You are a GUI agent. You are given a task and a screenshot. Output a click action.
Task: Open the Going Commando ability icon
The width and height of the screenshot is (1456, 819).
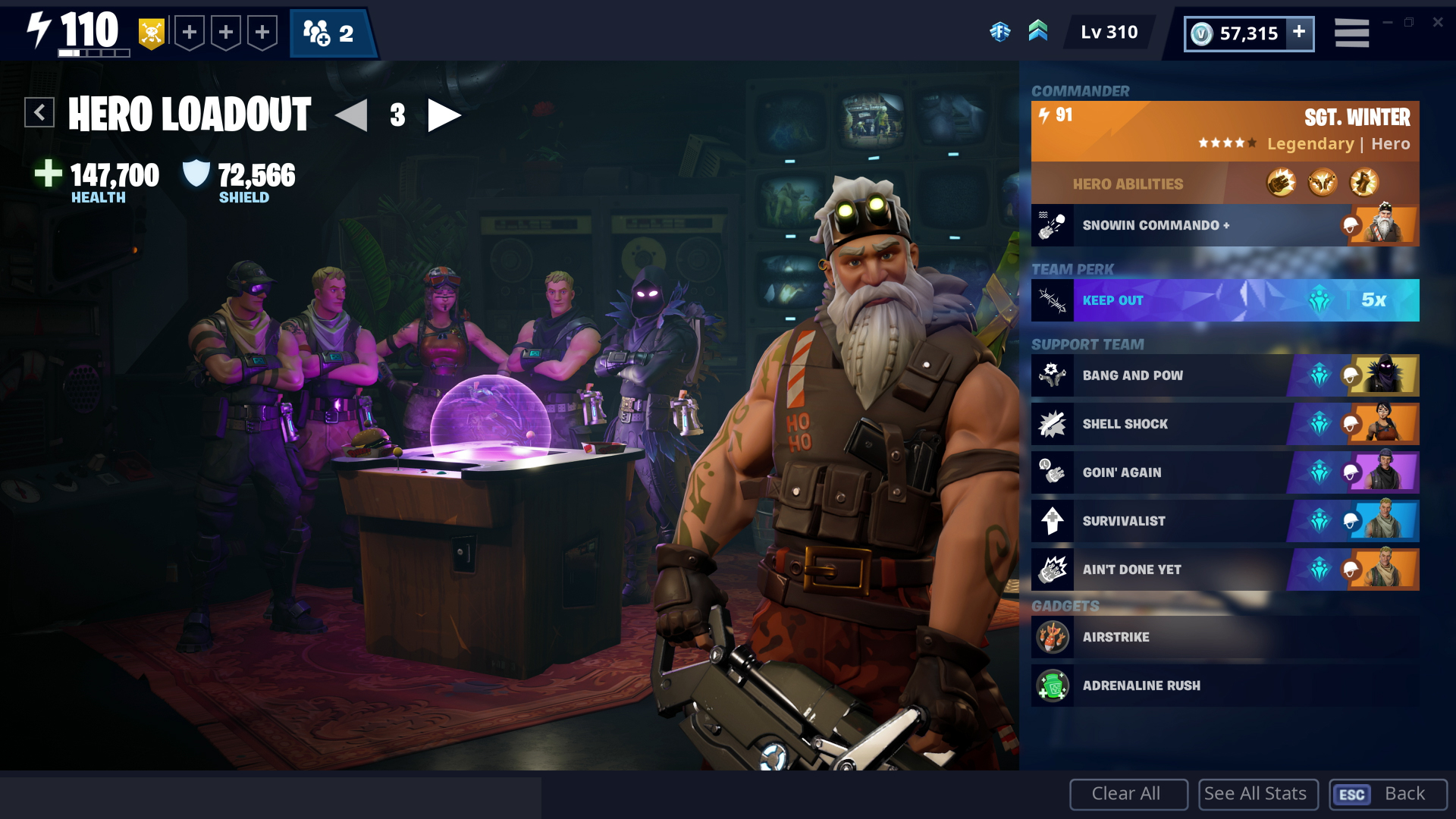tap(1323, 182)
